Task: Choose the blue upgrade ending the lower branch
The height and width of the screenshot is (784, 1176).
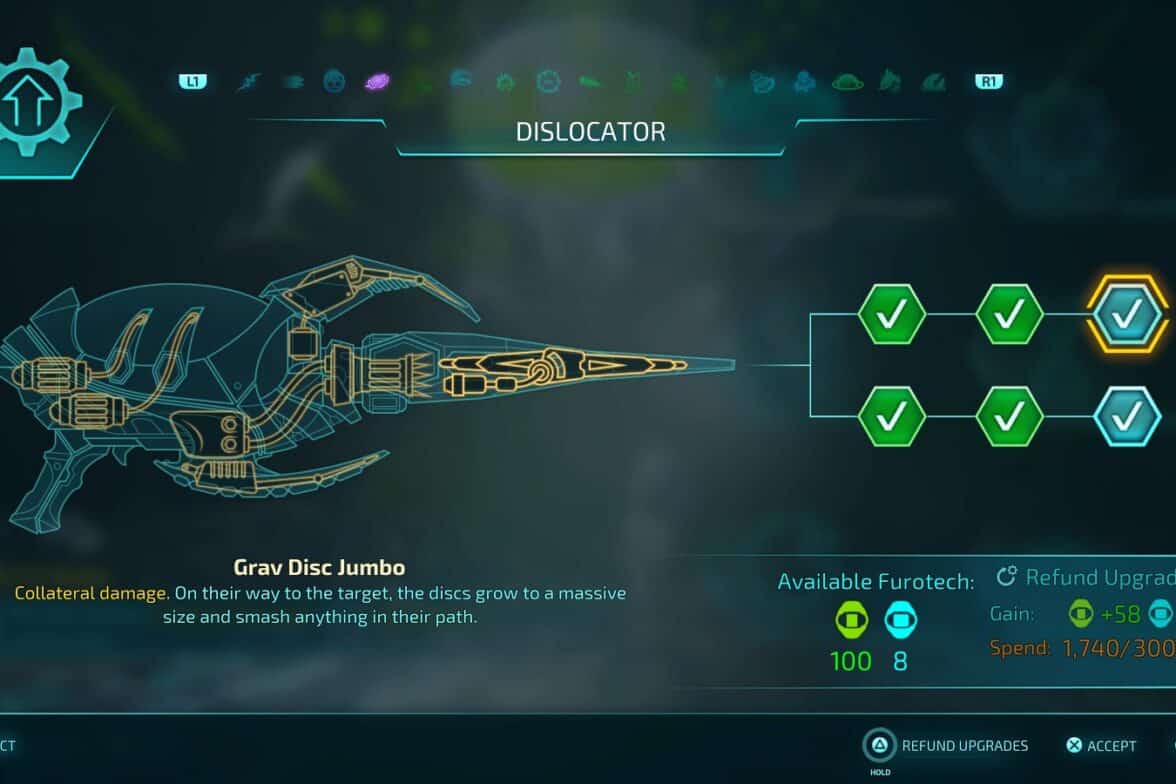Action: pyautogui.click(x=1127, y=416)
